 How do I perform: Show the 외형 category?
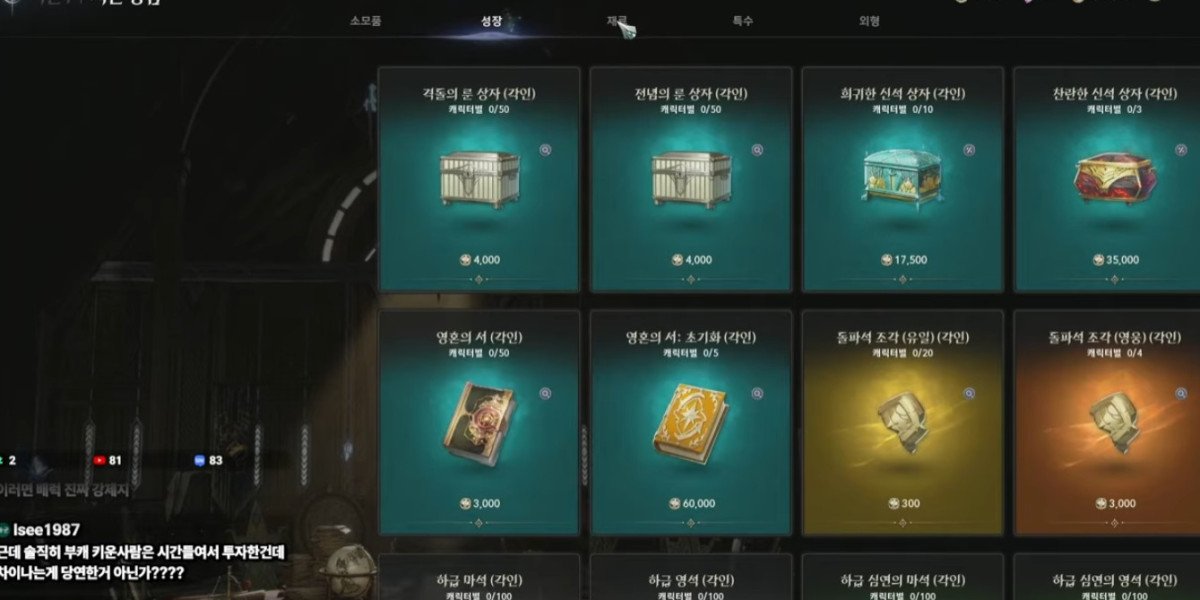pyautogui.click(x=869, y=20)
